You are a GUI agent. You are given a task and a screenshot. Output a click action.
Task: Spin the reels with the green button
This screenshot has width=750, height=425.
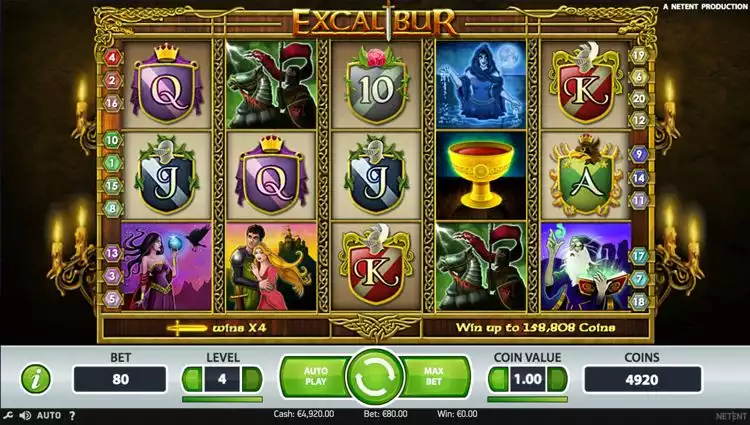(374, 378)
